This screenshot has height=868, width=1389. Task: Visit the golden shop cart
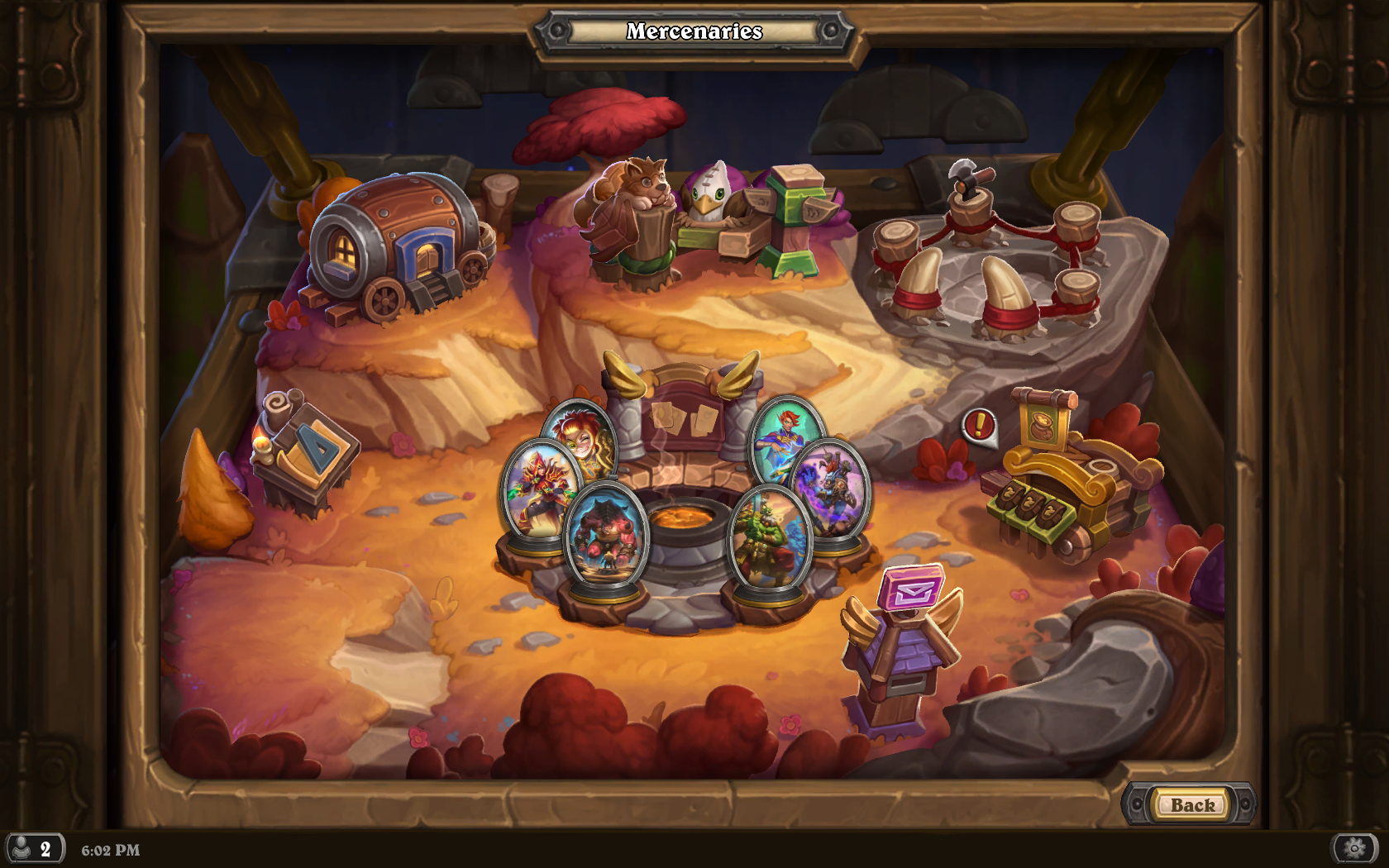point(1068,481)
